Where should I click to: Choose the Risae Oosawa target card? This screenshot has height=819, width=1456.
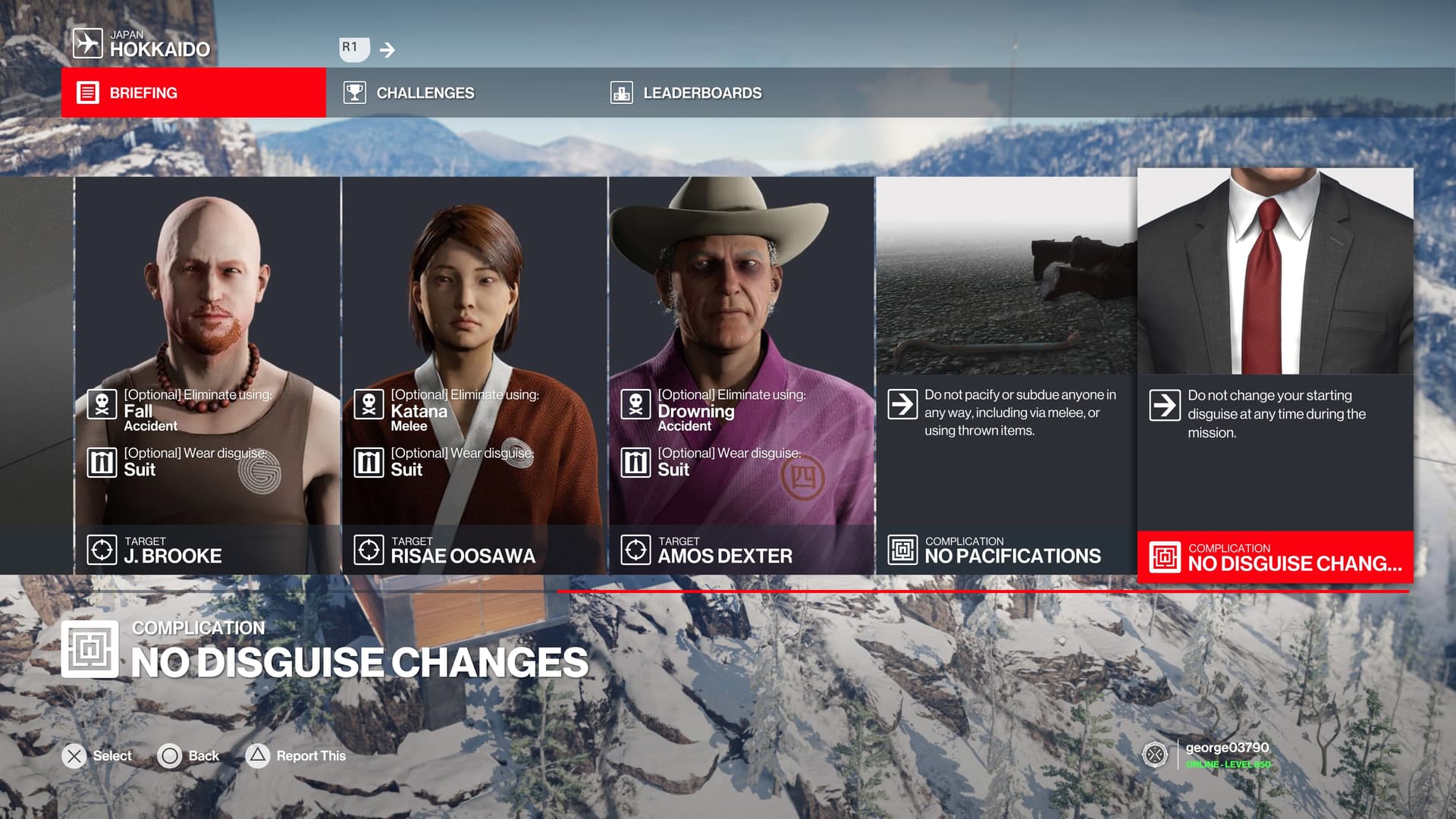coord(474,375)
